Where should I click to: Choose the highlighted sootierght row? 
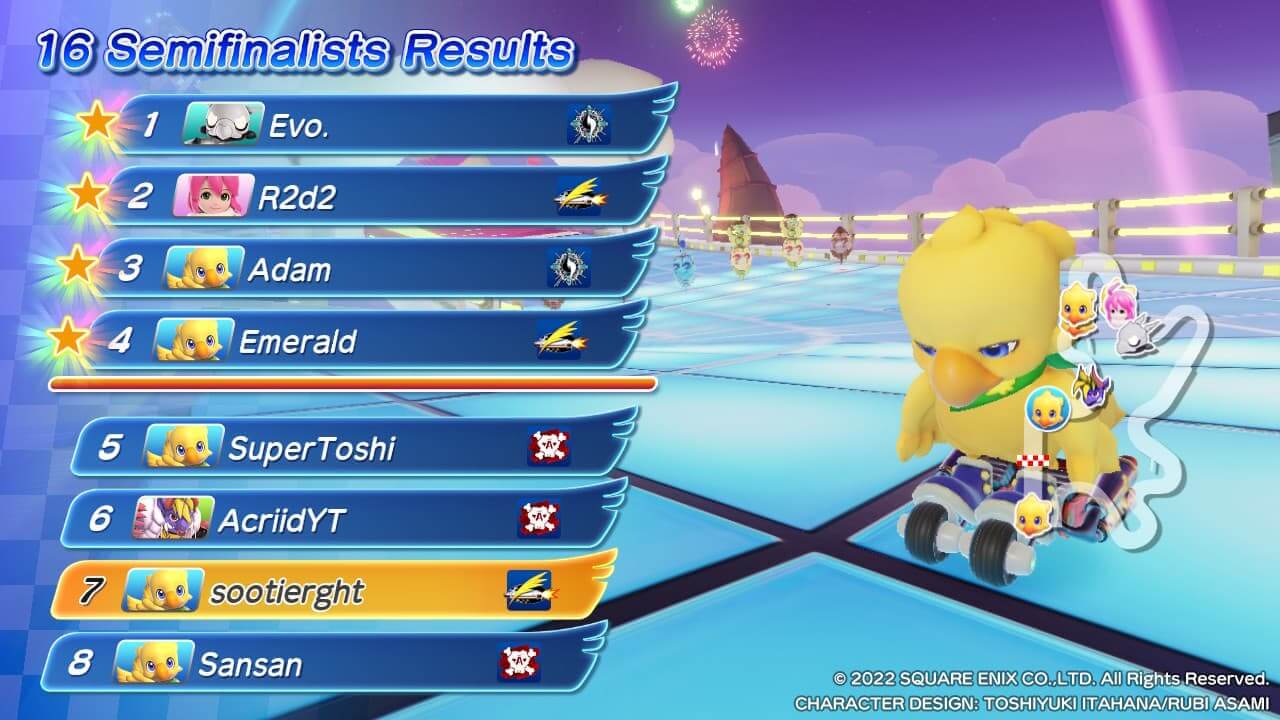tap(330, 591)
